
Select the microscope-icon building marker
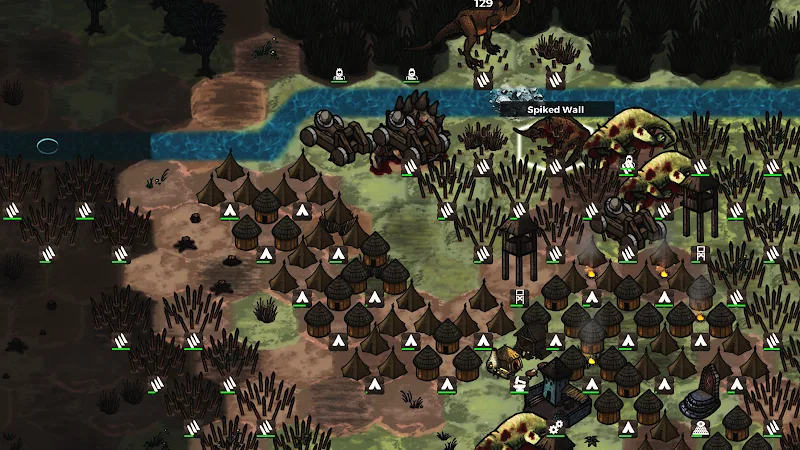(519, 382)
